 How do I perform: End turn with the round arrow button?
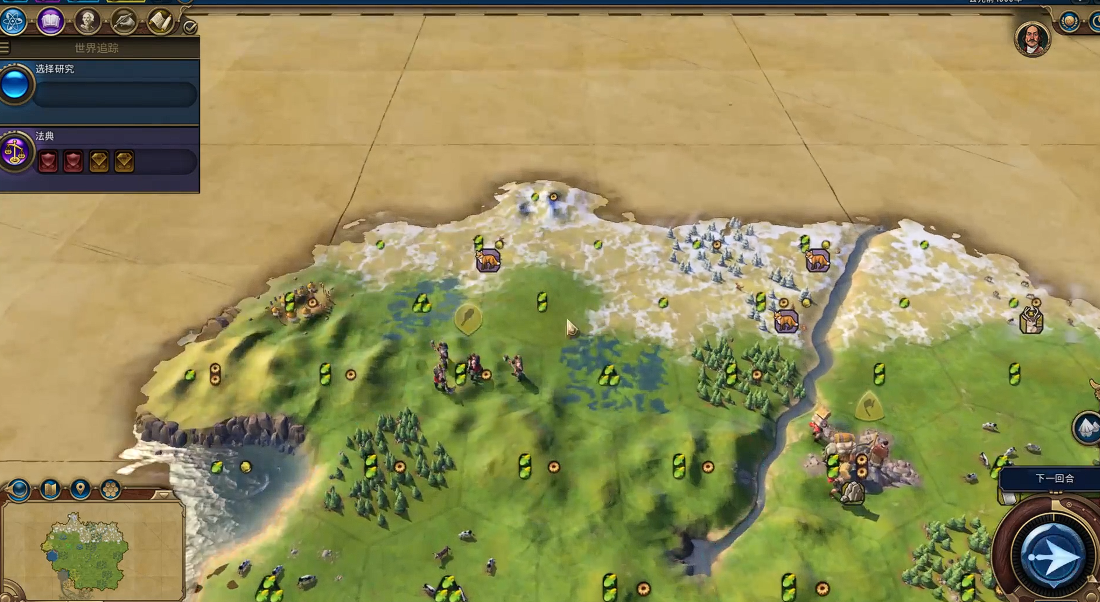coord(1051,554)
